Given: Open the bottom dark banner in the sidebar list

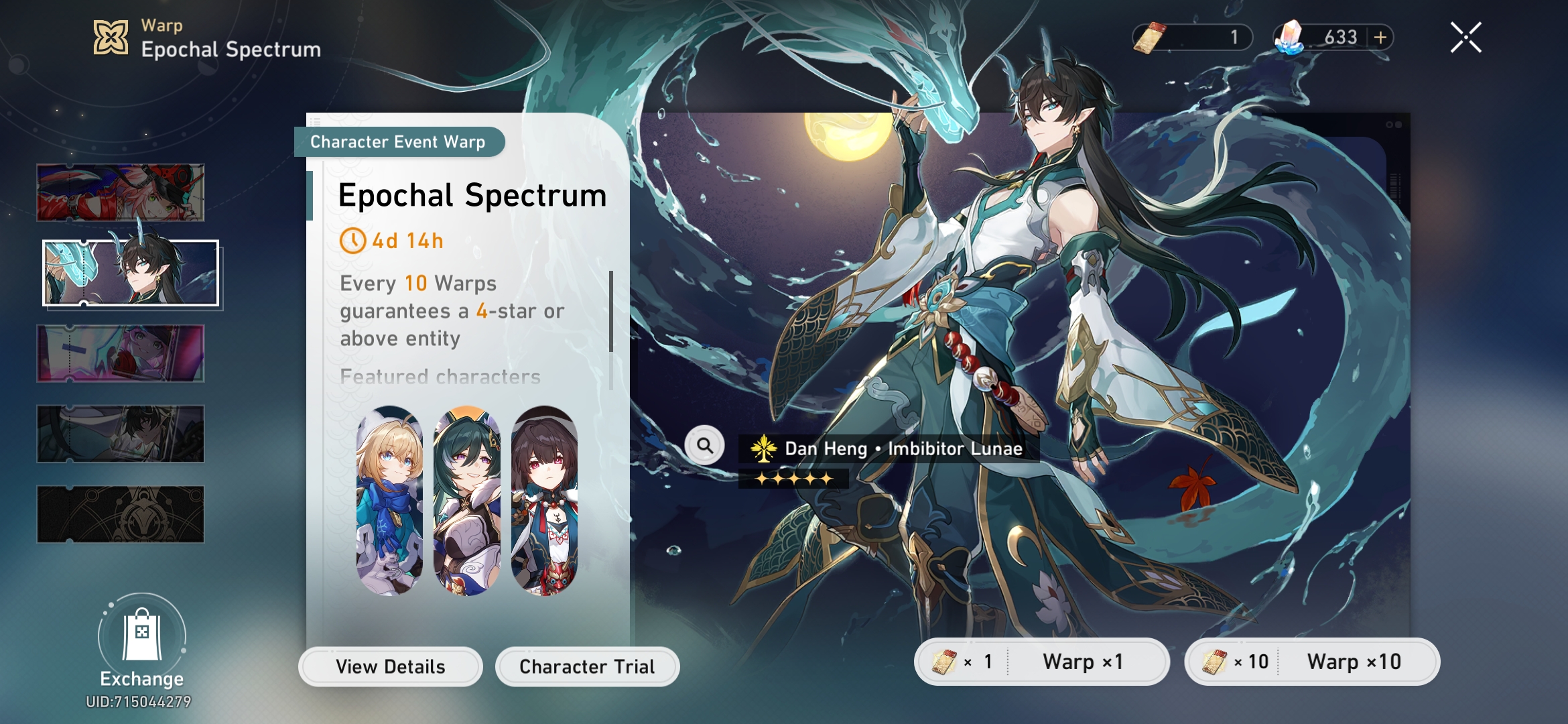Looking at the screenshot, I should pyautogui.click(x=121, y=515).
